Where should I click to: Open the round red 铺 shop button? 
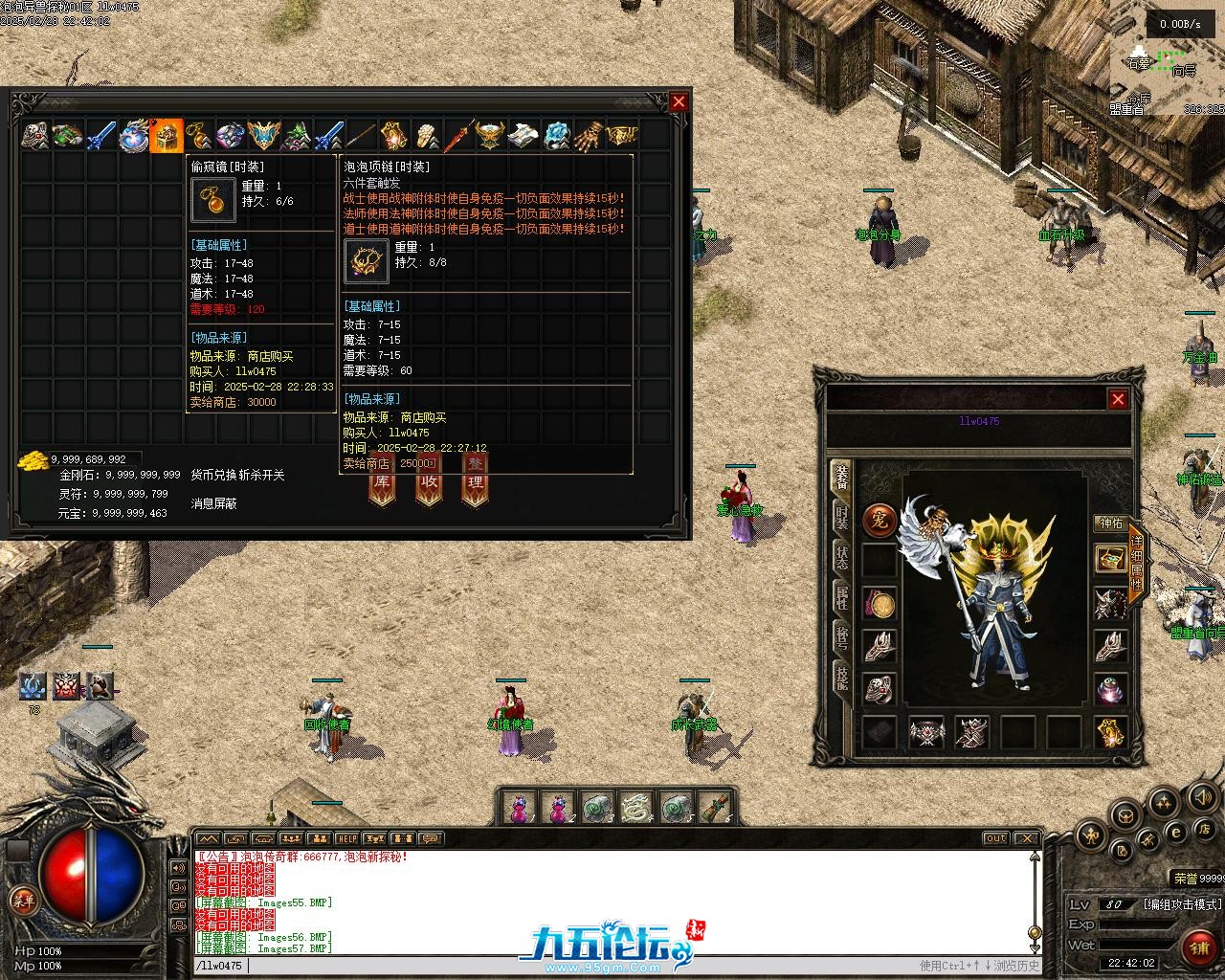(x=1197, y=948)
